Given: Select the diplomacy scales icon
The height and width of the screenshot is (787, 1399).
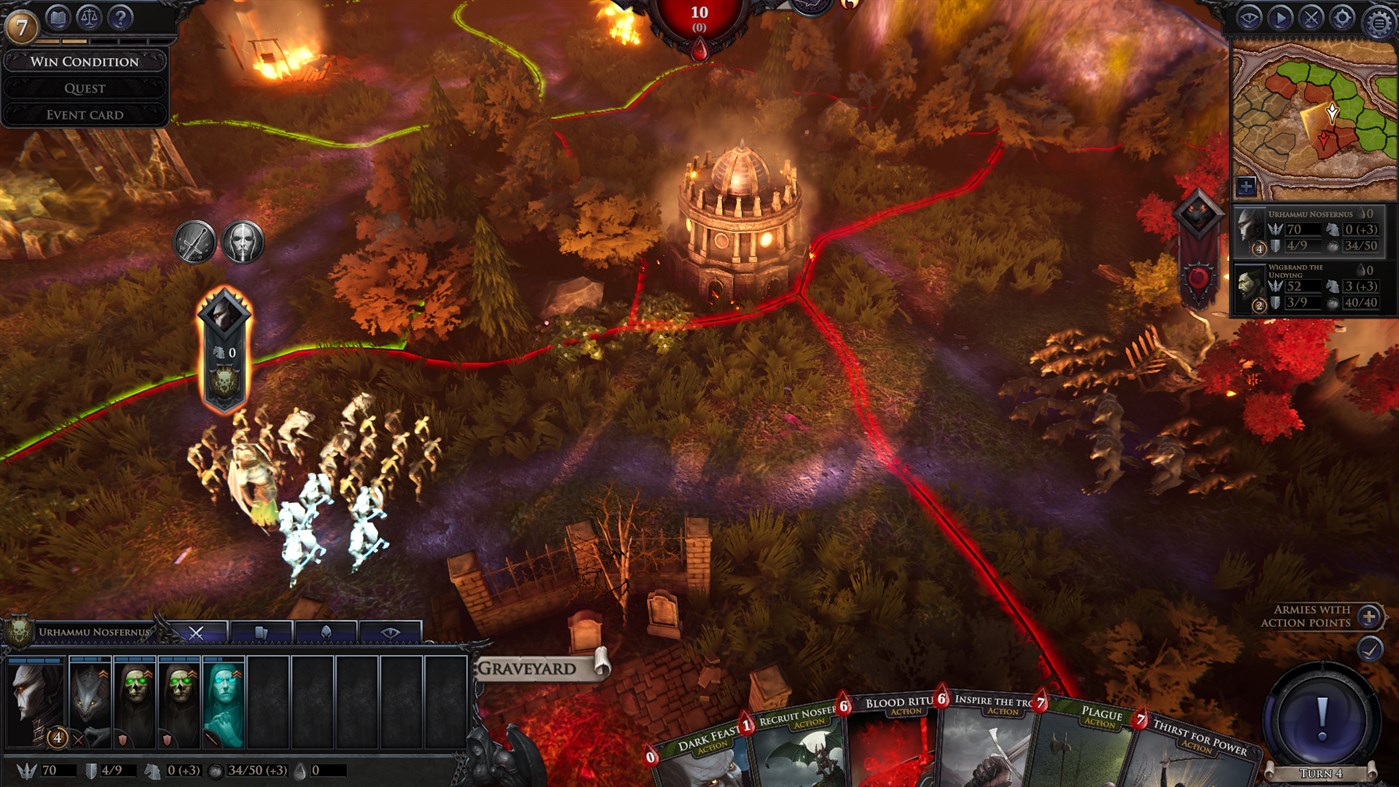Looking at the screenshot, I should coord(89,17).
